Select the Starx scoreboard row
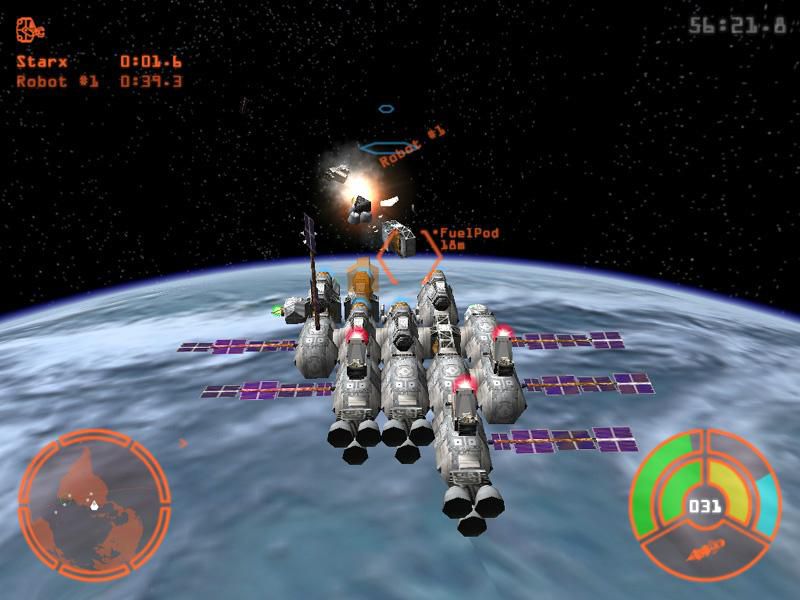The width and height of the screenshot is (800, 600). 98,61
